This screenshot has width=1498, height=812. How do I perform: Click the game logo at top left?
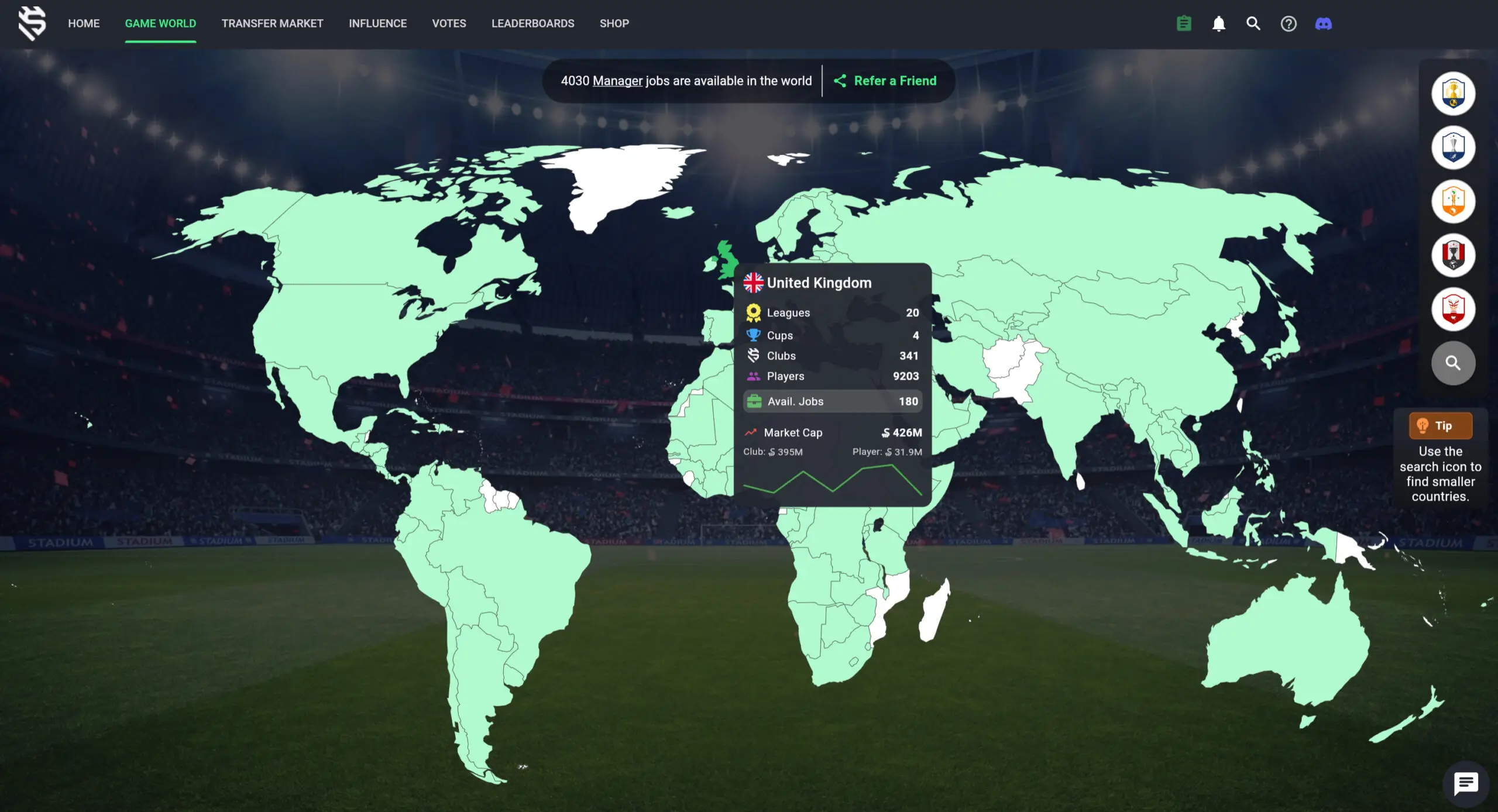click(33, 25)
